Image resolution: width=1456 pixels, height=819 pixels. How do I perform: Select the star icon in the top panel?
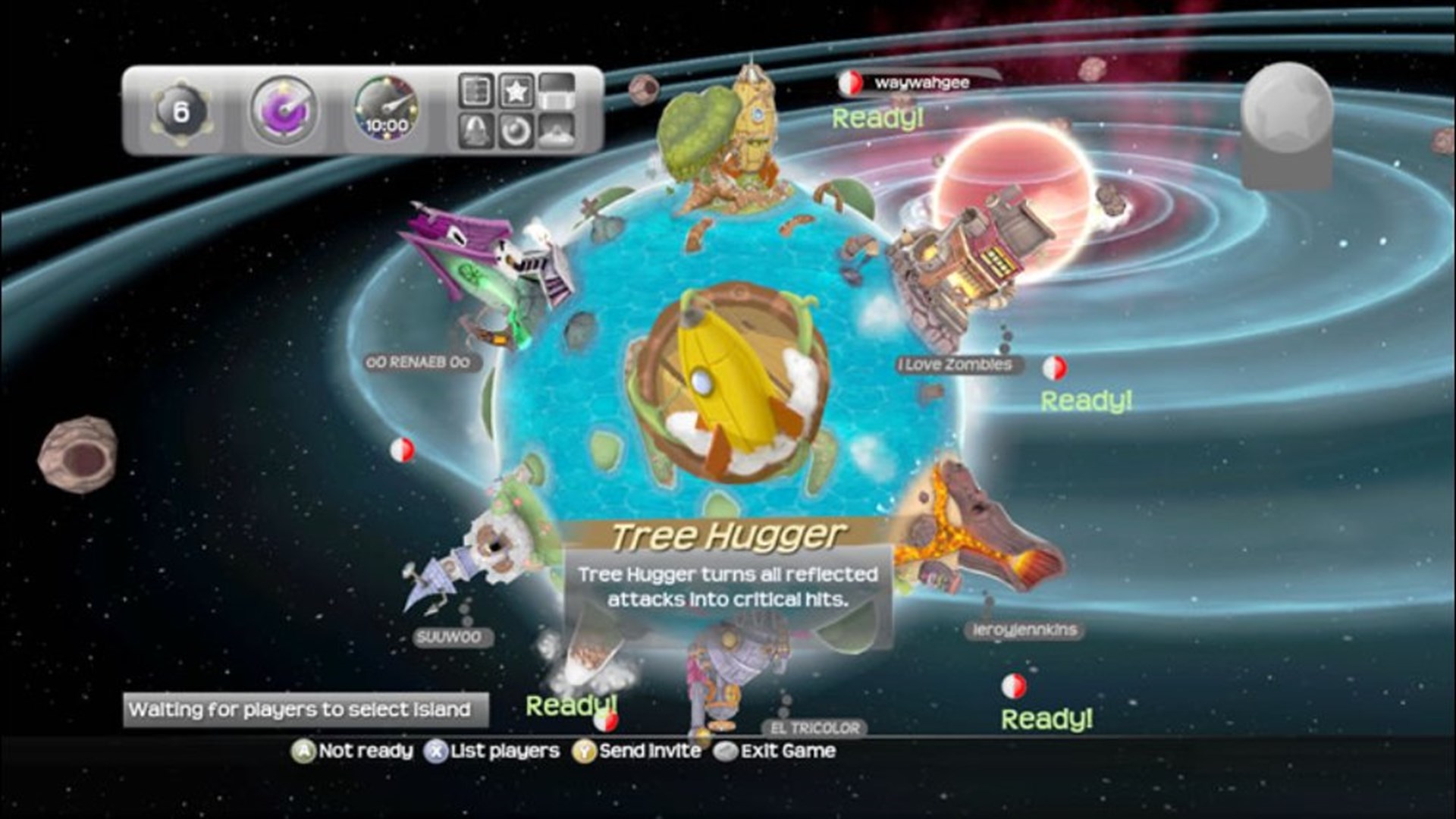coord(516,91)
